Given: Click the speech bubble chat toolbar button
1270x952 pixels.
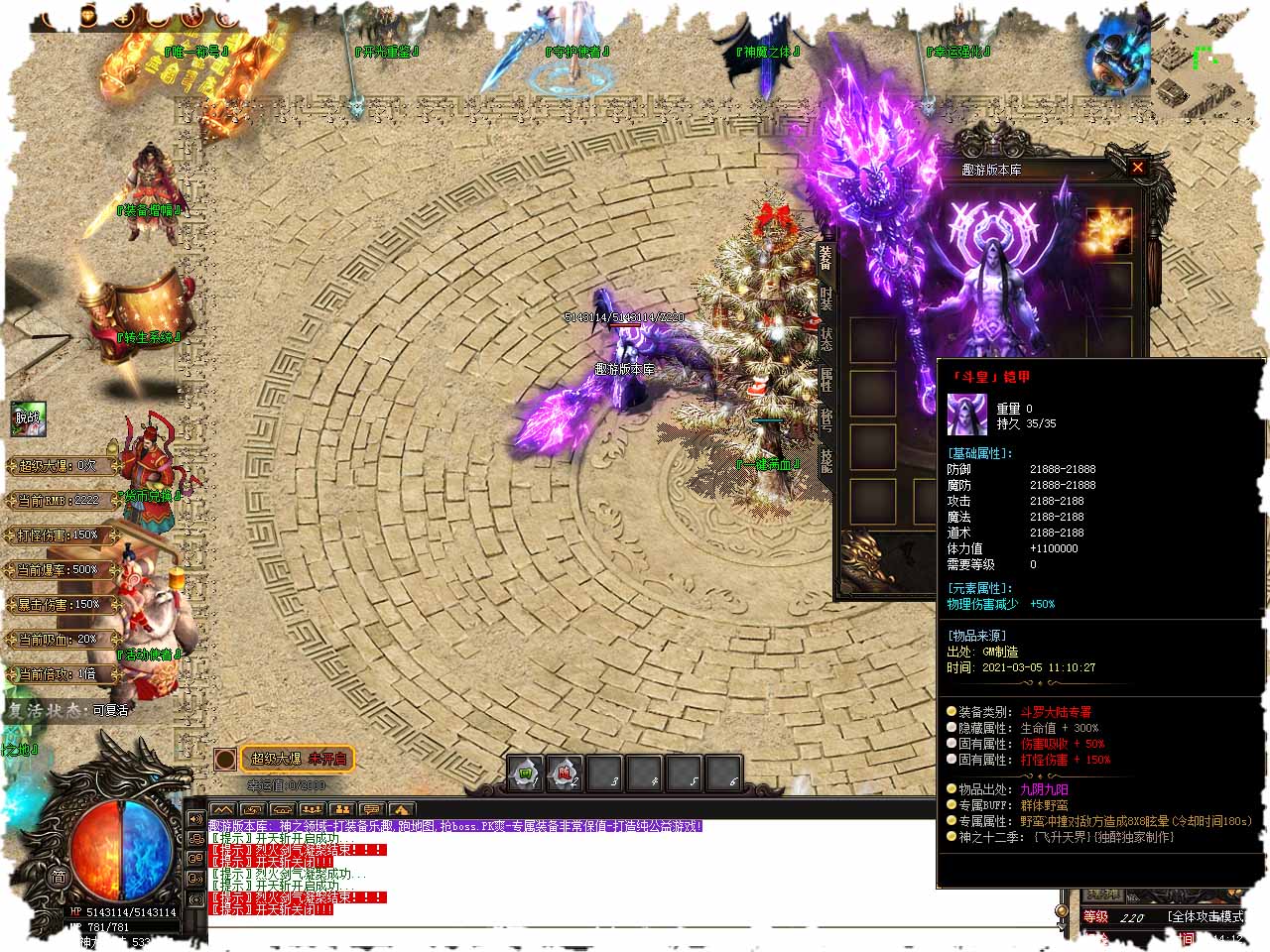Looking at the screenshot, I should 371,810.
